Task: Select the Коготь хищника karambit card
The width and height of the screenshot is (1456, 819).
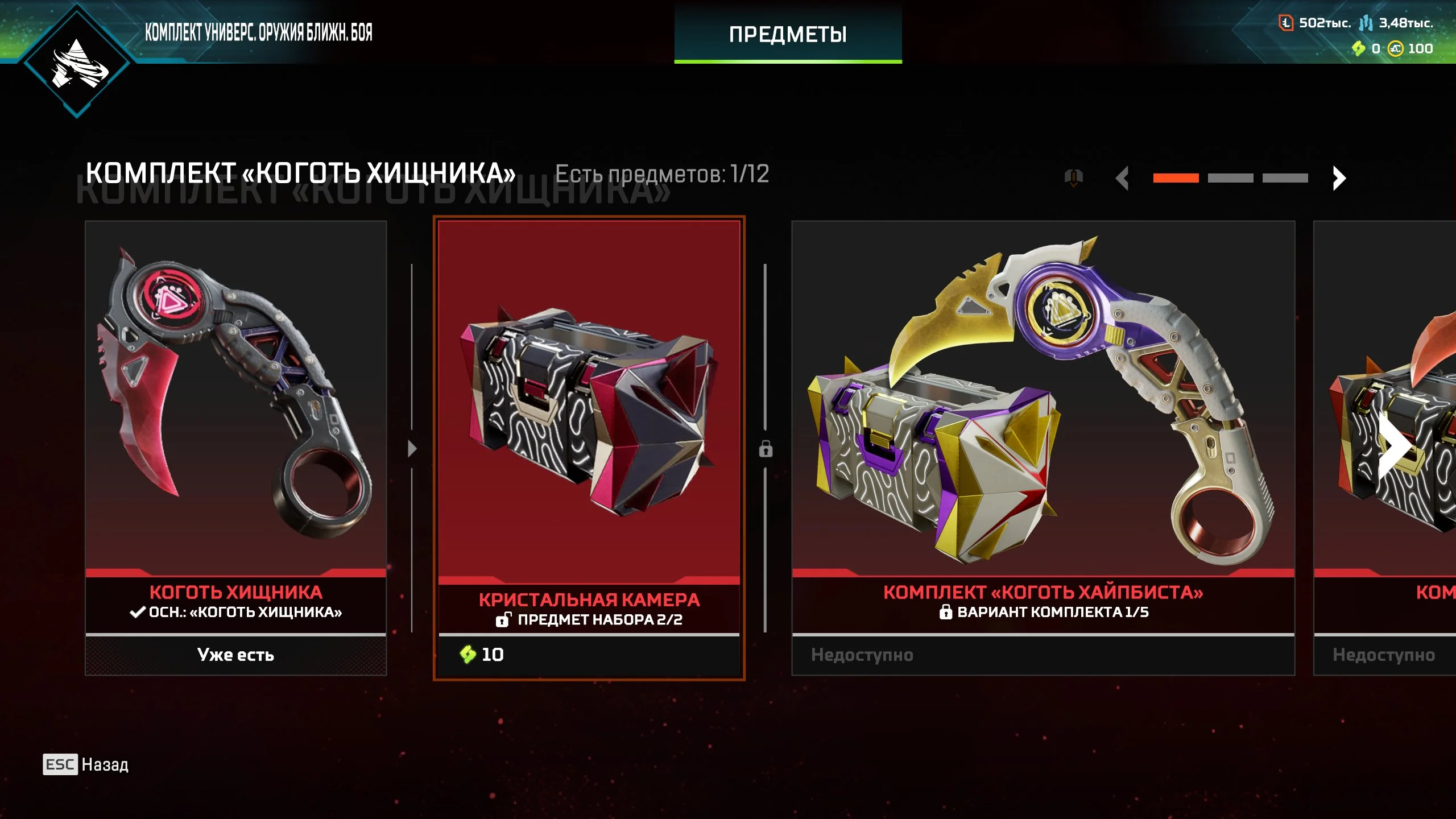Action: pos(235,398)
